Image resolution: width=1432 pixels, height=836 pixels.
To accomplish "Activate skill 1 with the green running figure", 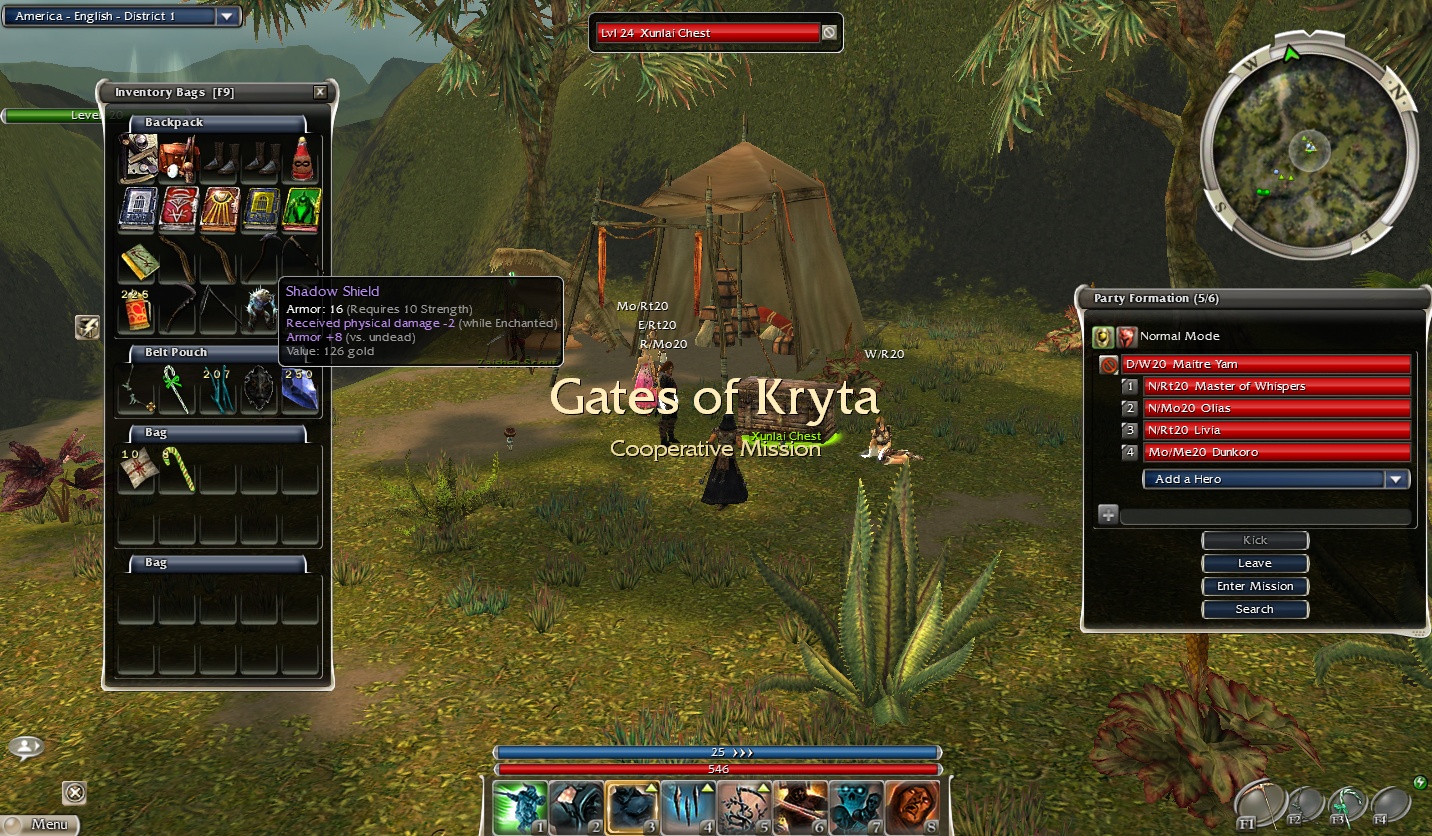I will (520, 808).
